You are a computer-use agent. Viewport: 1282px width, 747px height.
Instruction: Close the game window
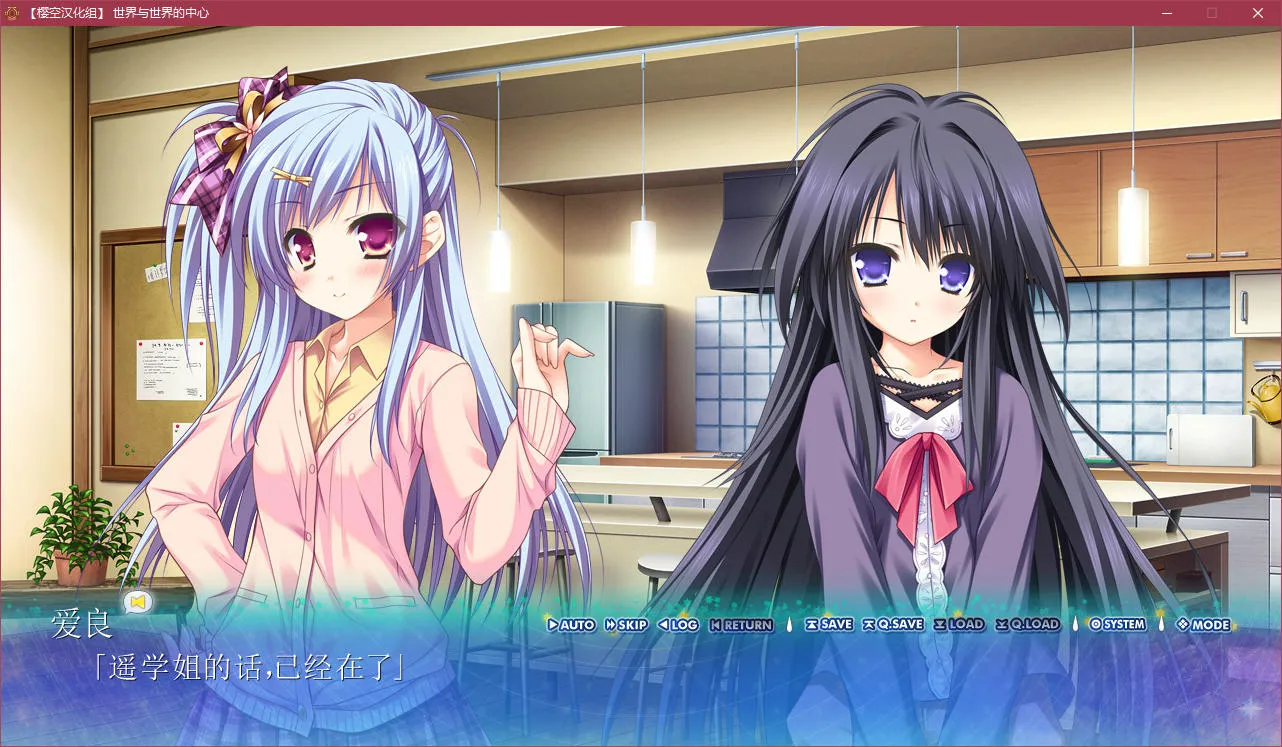click(x=1258, y=13)
